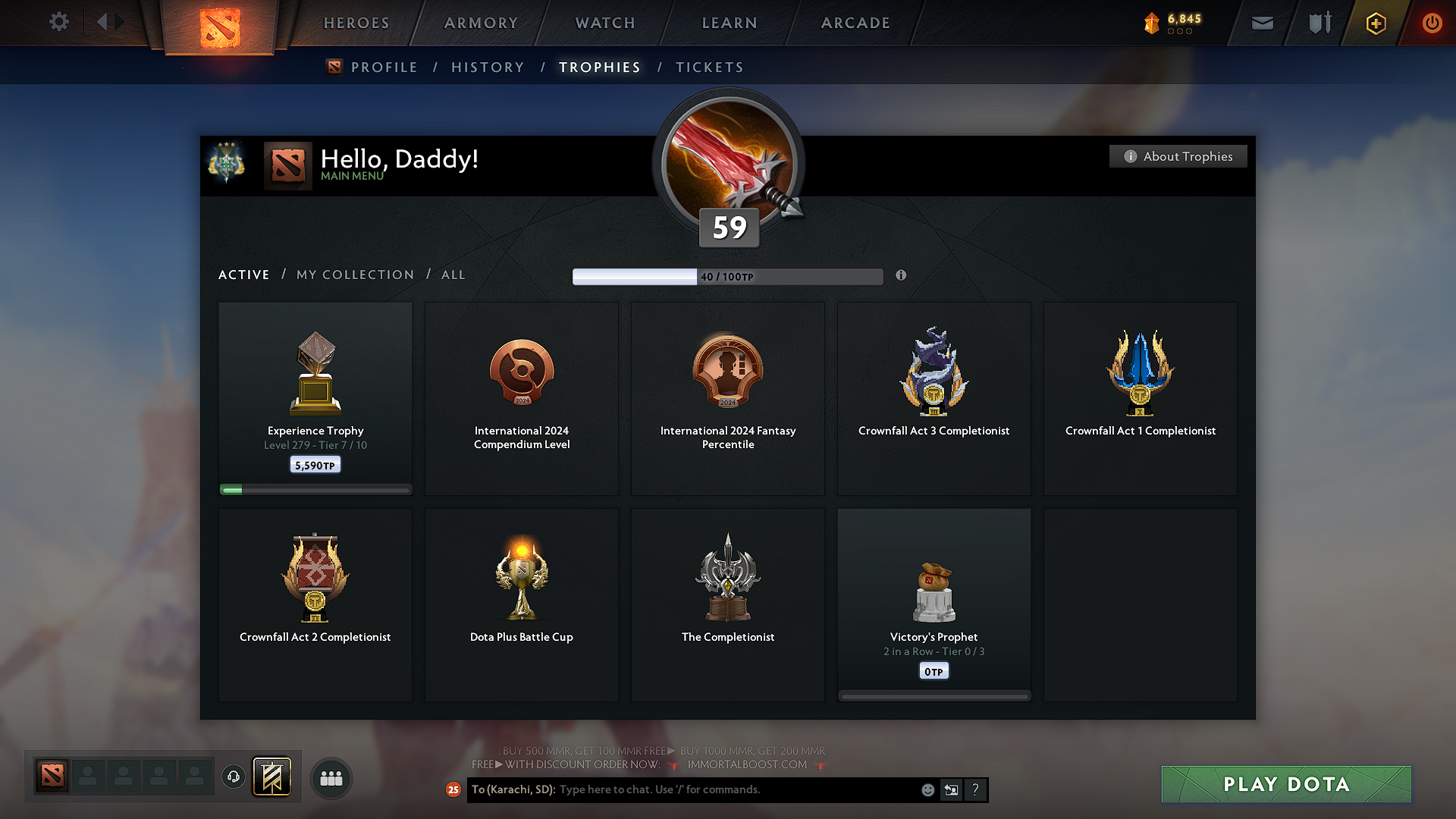Click the chat help question mark
Image resolution: width=1456 pixels, height=819 pixels.
(976, 789)
